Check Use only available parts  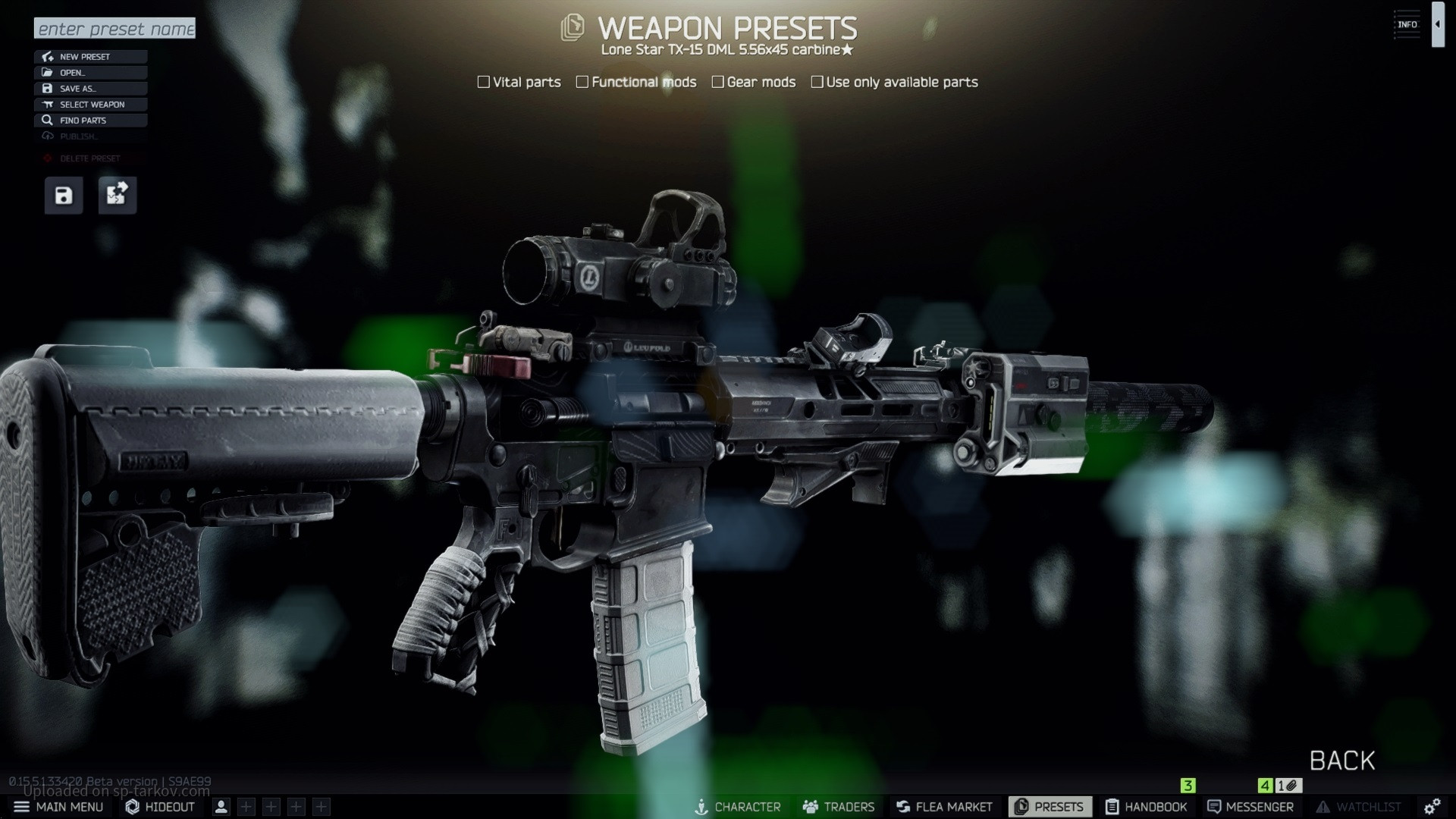(x=817, y=82)
